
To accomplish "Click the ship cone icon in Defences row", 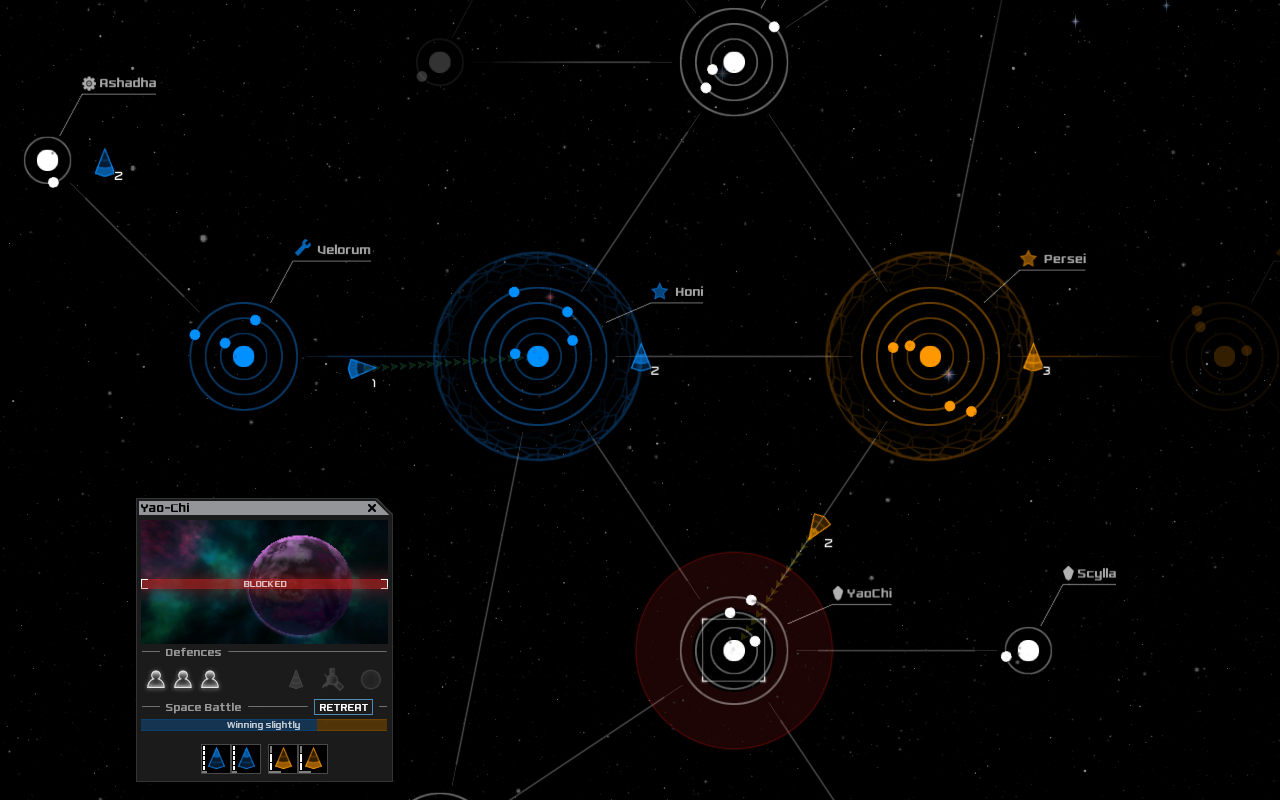I will [297, 679].
